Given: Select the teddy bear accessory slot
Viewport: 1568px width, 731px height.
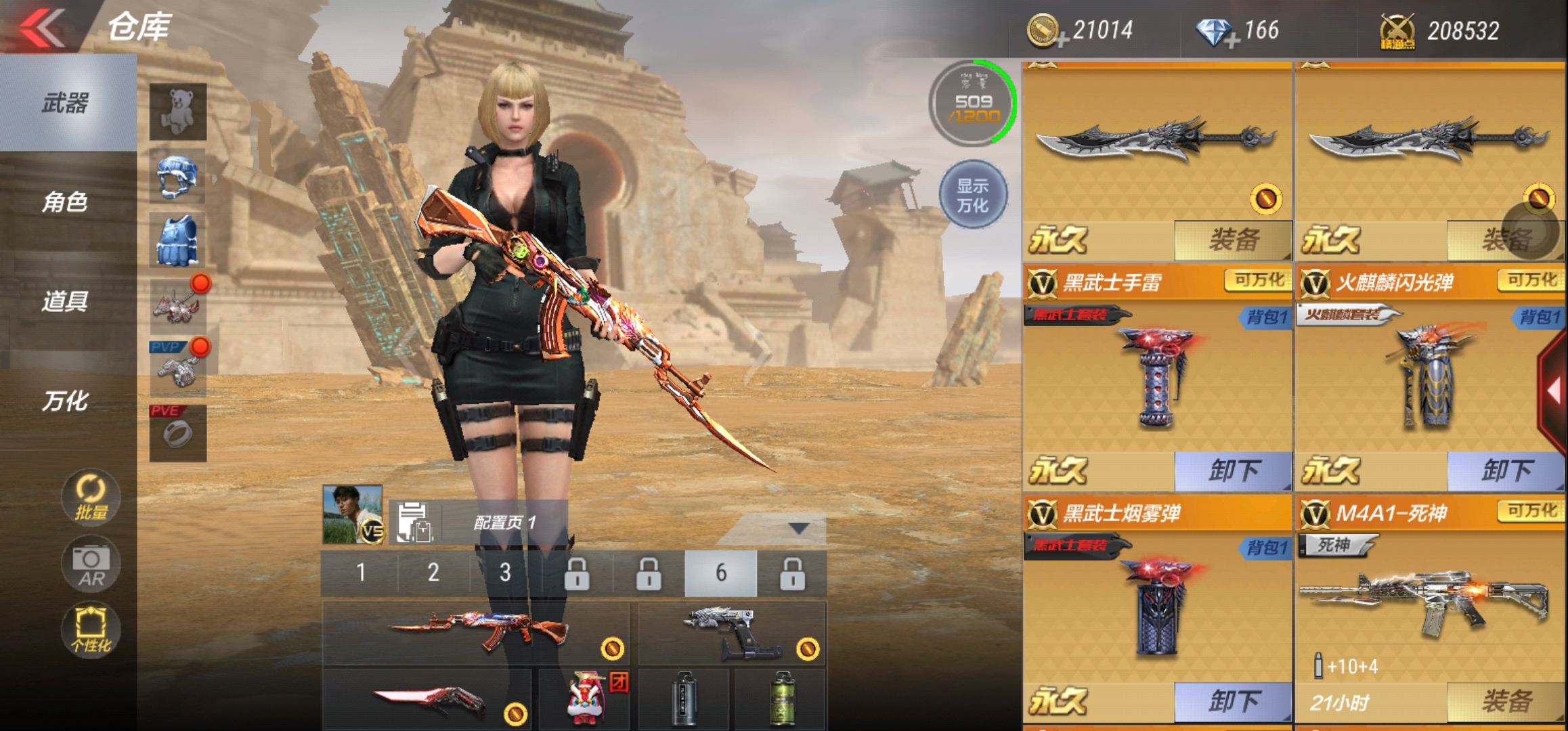Looking at the screenshot, I should point(177,112).
